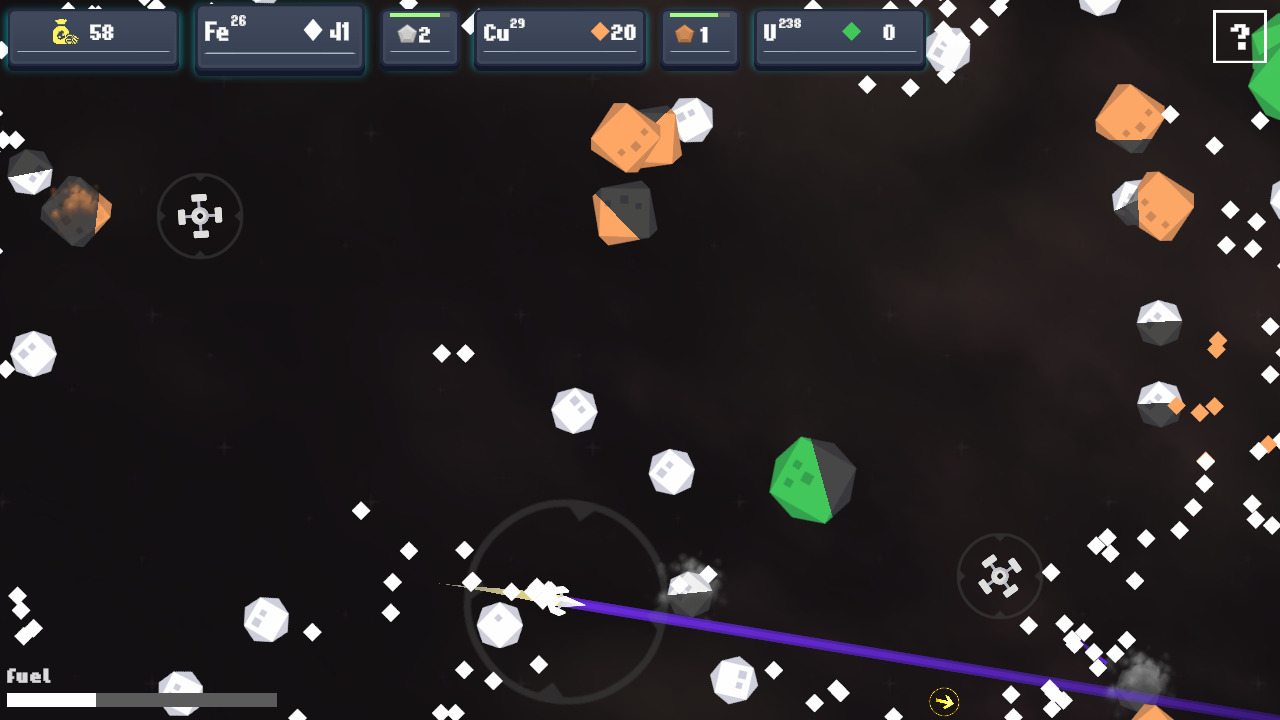Open the question mark help button
This screenshot has width=1280, height=720.
click(1240, 37)
